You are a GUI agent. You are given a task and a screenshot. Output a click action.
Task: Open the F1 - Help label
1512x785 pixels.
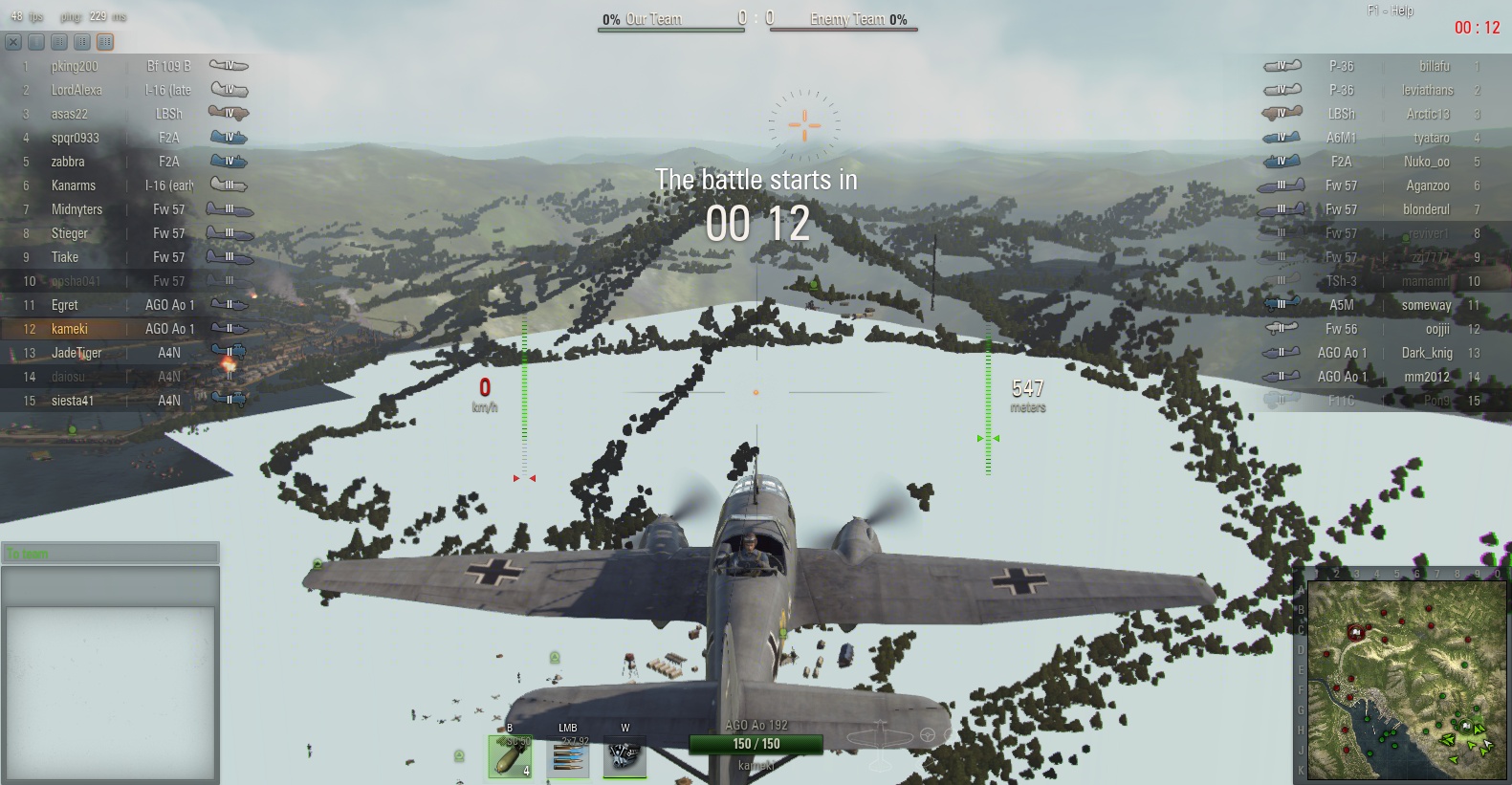click(1390, 11)
